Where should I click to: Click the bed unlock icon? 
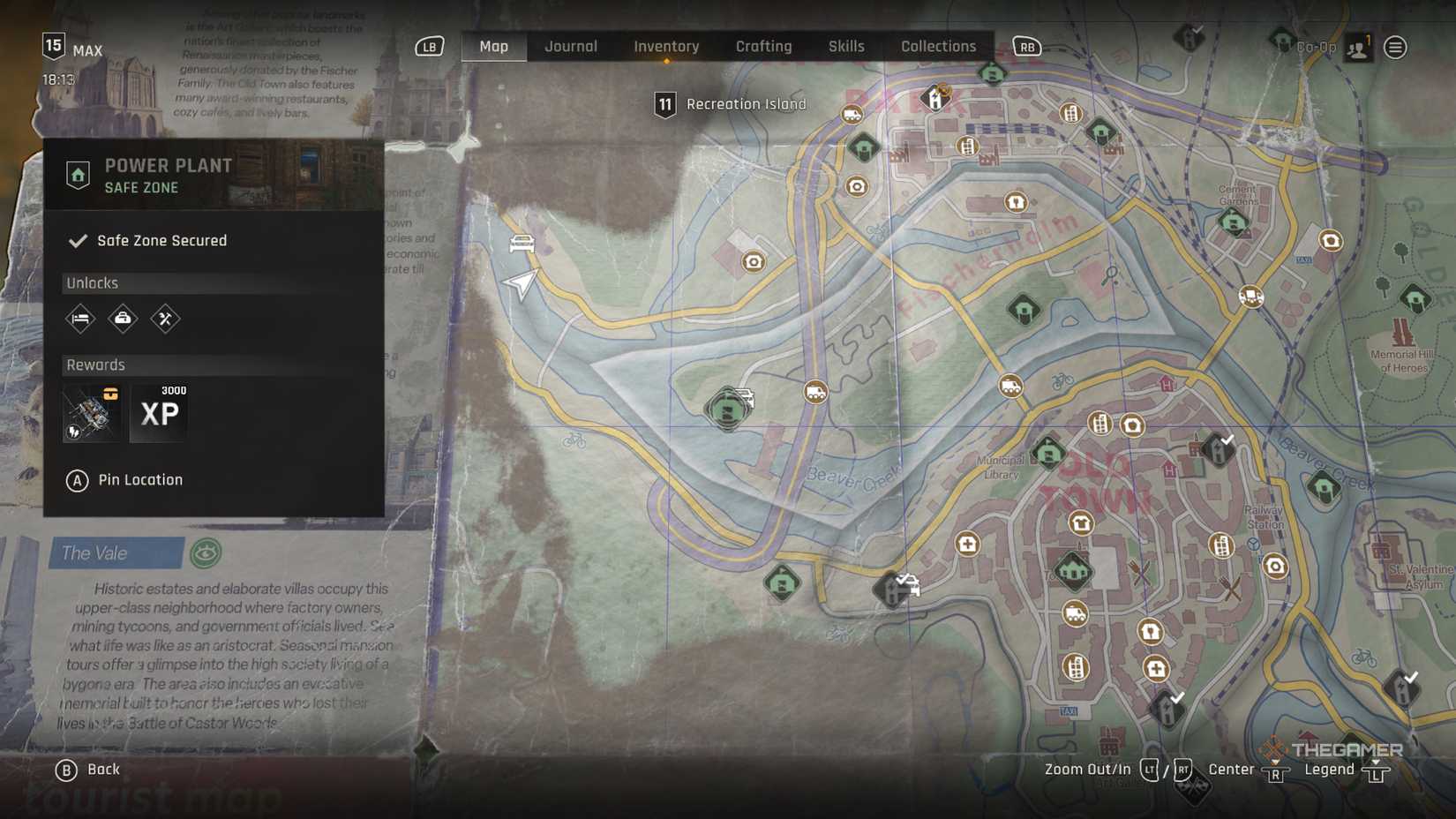(80, 319)
